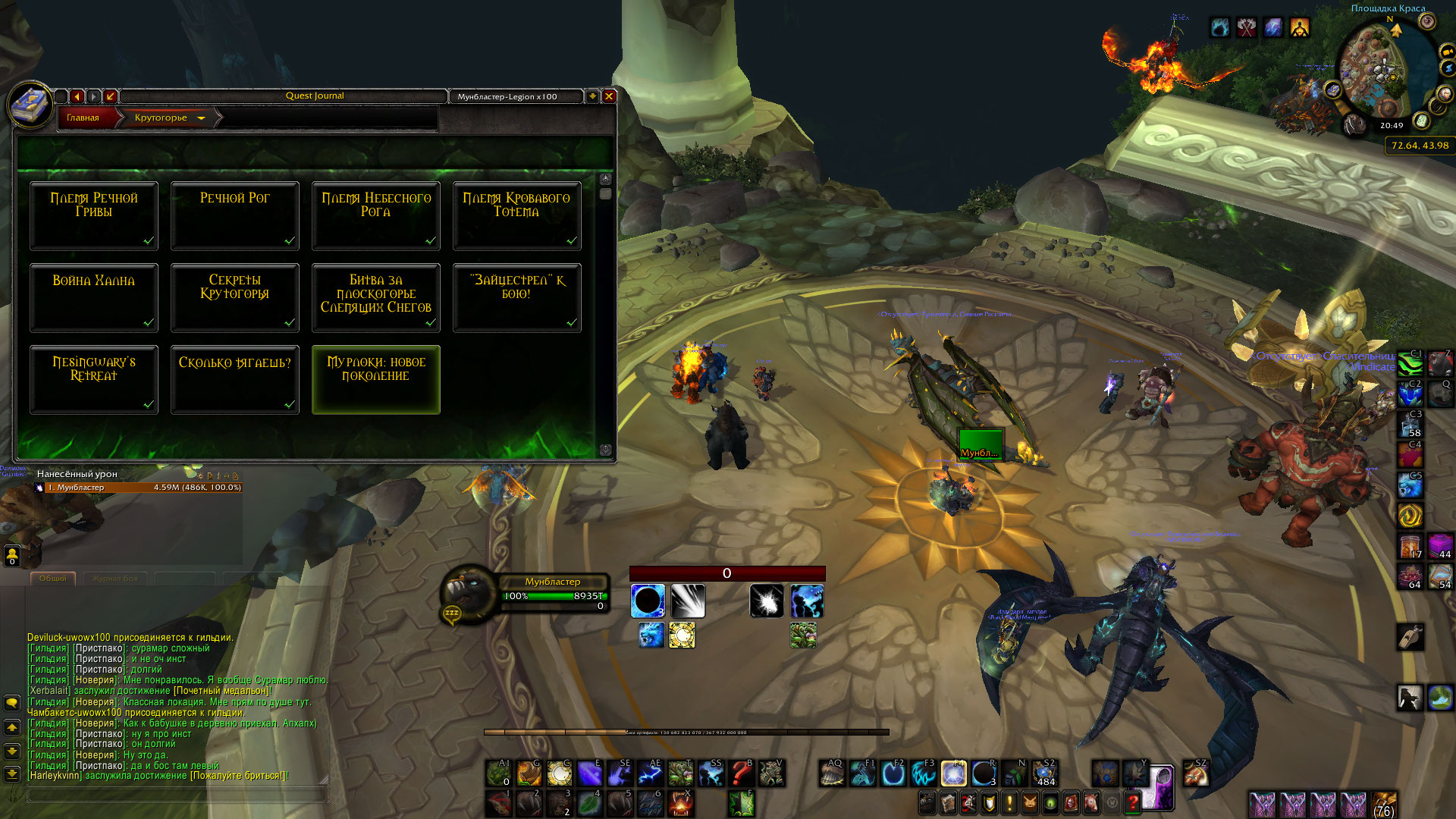Image resolution: width=1456 pixels, height=819 pixels.
Task: Open Племя Небесного Рога storyline
Action: point(376,215)
